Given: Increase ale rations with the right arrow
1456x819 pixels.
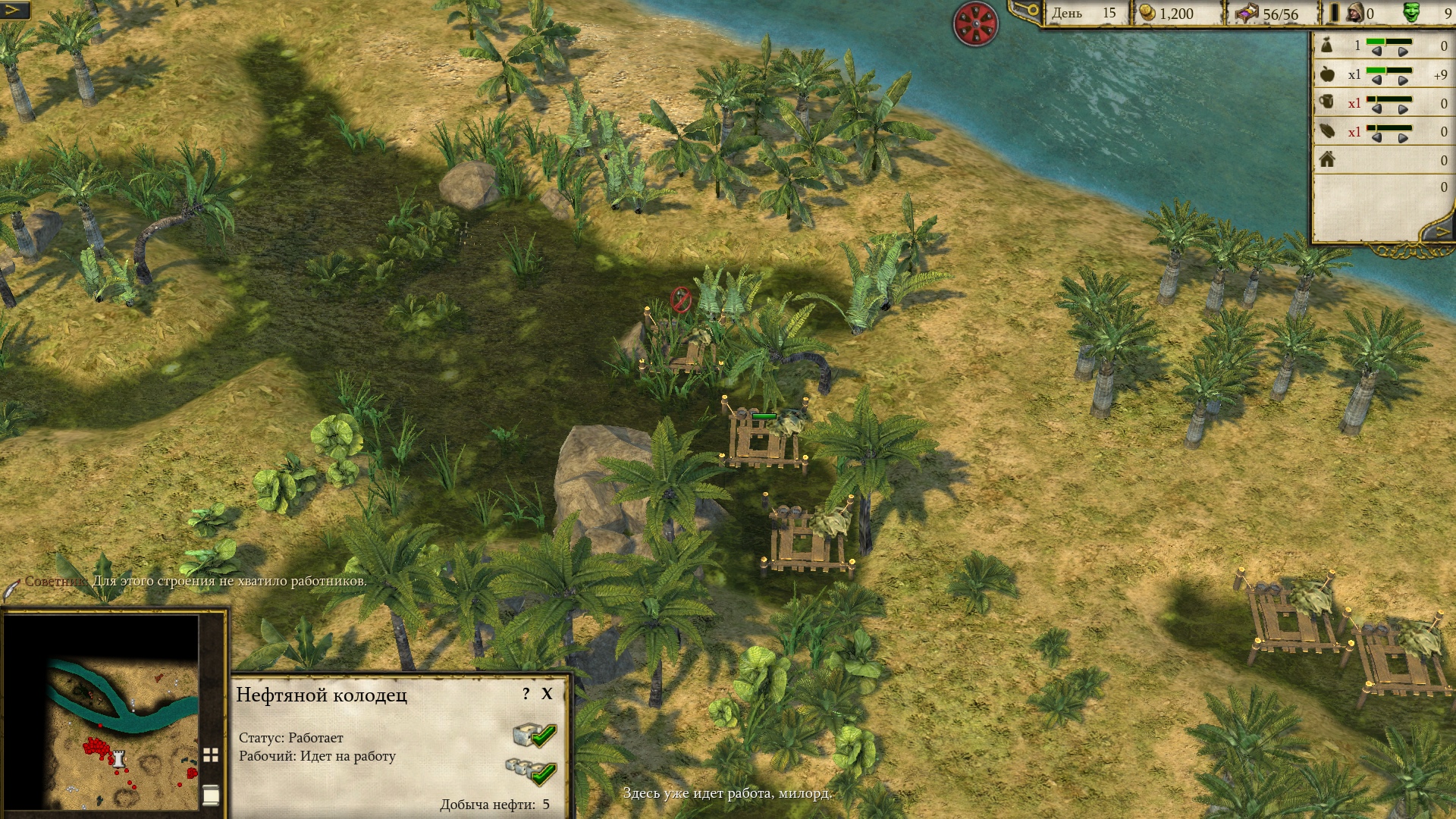Looking at the screenshot, I should point(1403,110).
